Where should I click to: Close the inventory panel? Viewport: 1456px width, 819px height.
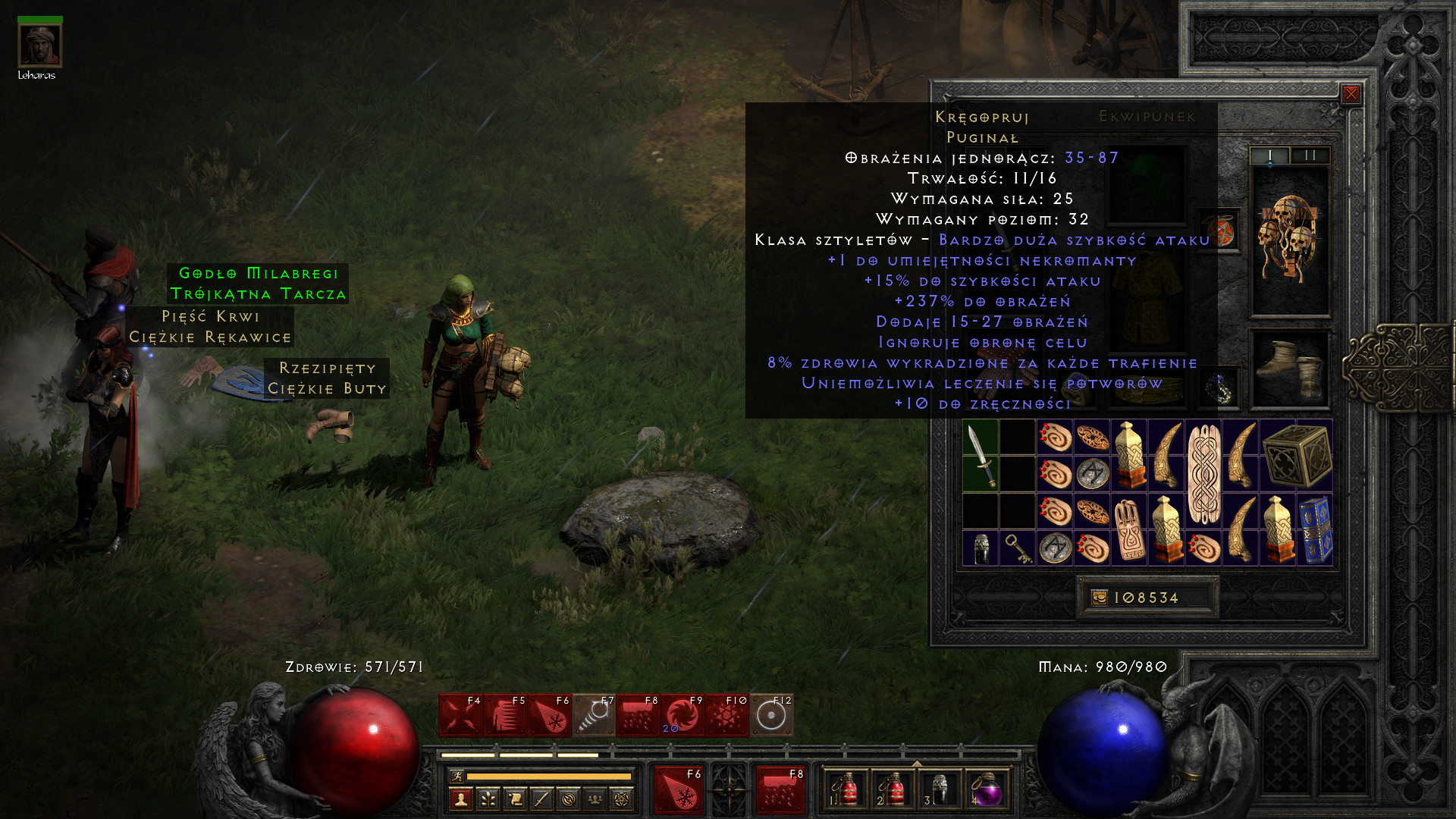[x=1351, y=94]
